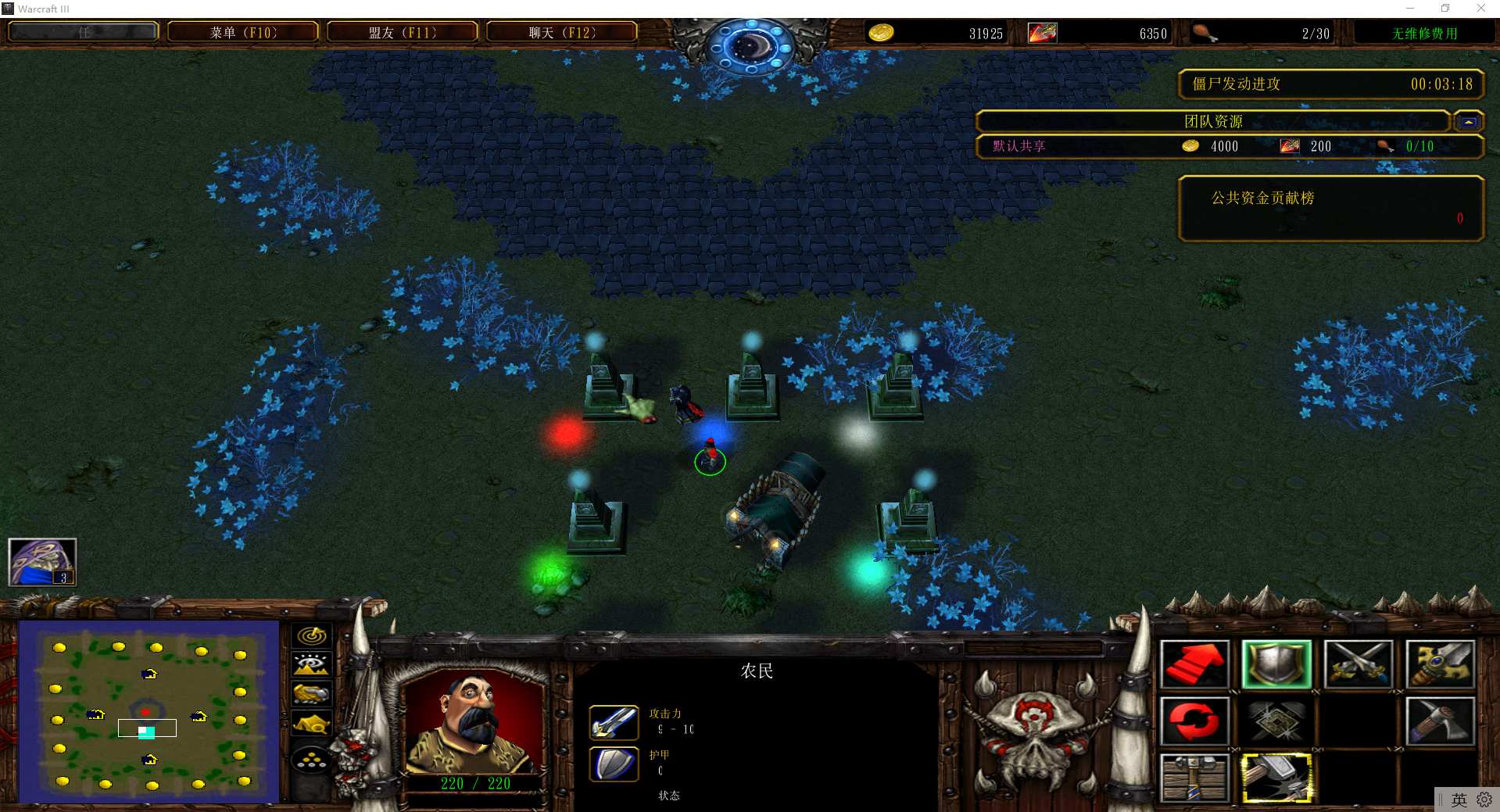The image size is (1500, 812).
Task: Open the 聊天 (F12) chat log
Action: coord(562,33)
